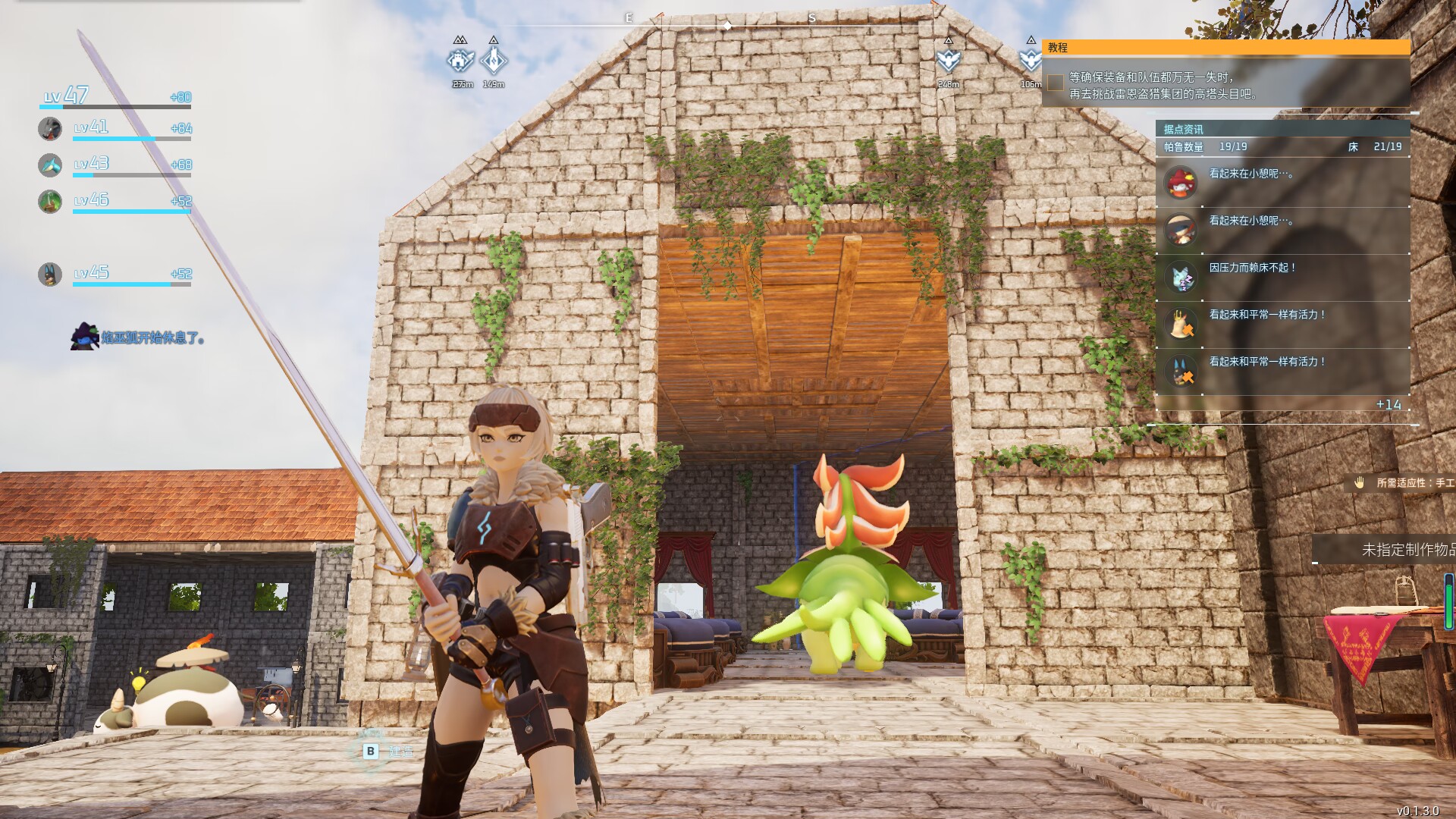Select the crowned pal with hammer icon
The image size is (1456, 819).
click(x=1181, y=324)
